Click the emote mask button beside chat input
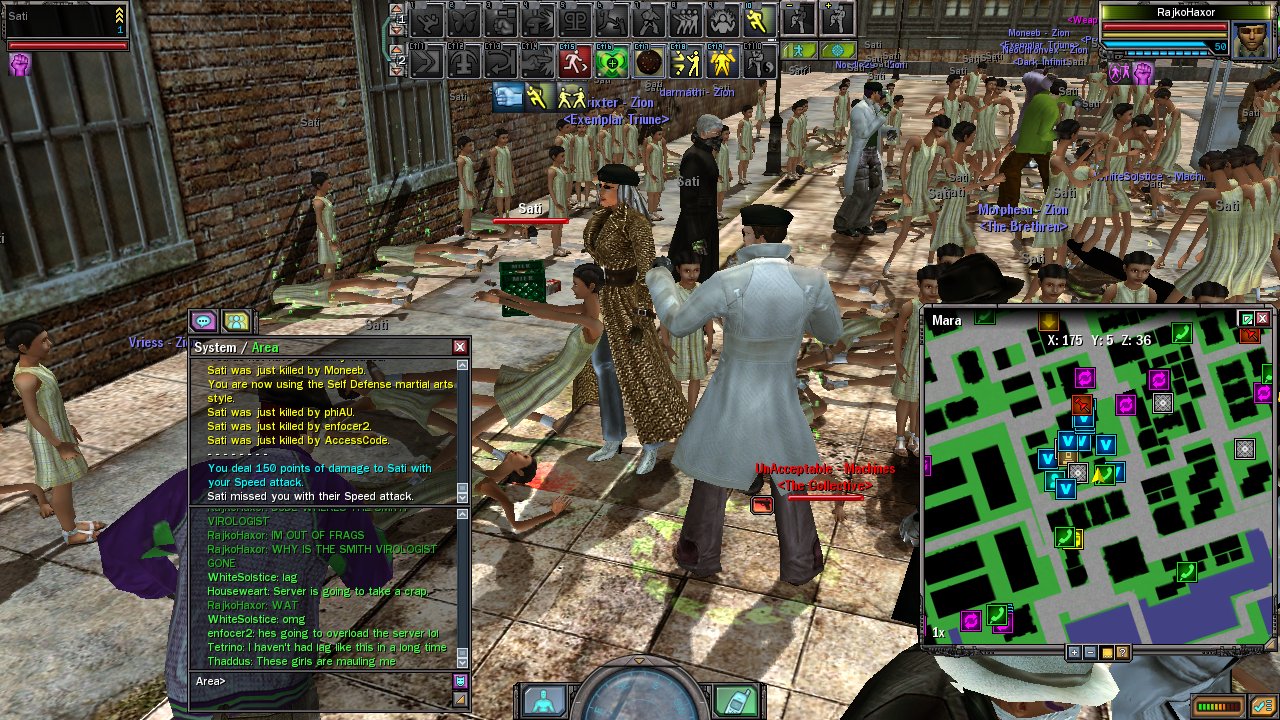Screen dimensions: 1280x720 pos(460,681)
